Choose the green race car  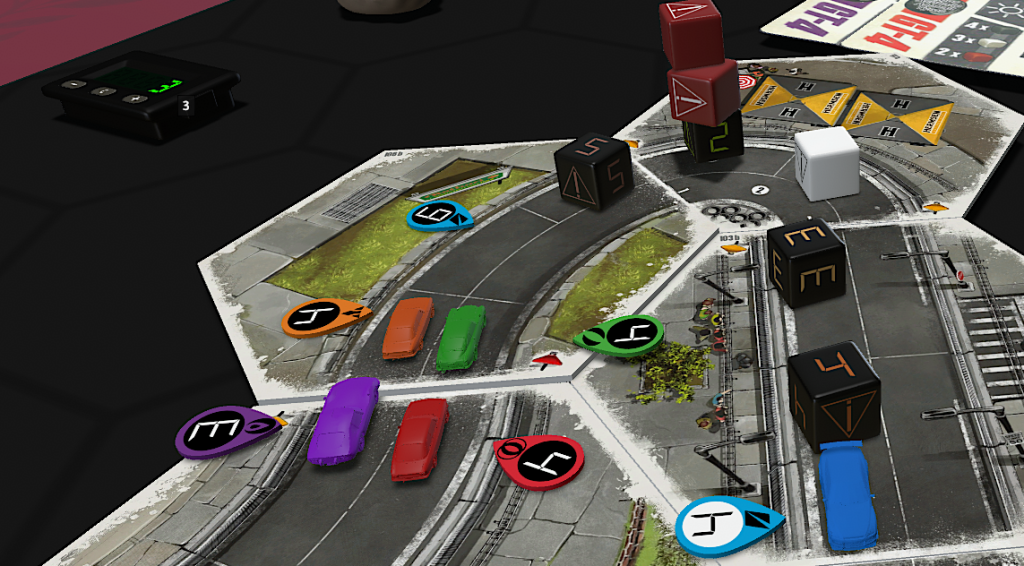[461, 336]
